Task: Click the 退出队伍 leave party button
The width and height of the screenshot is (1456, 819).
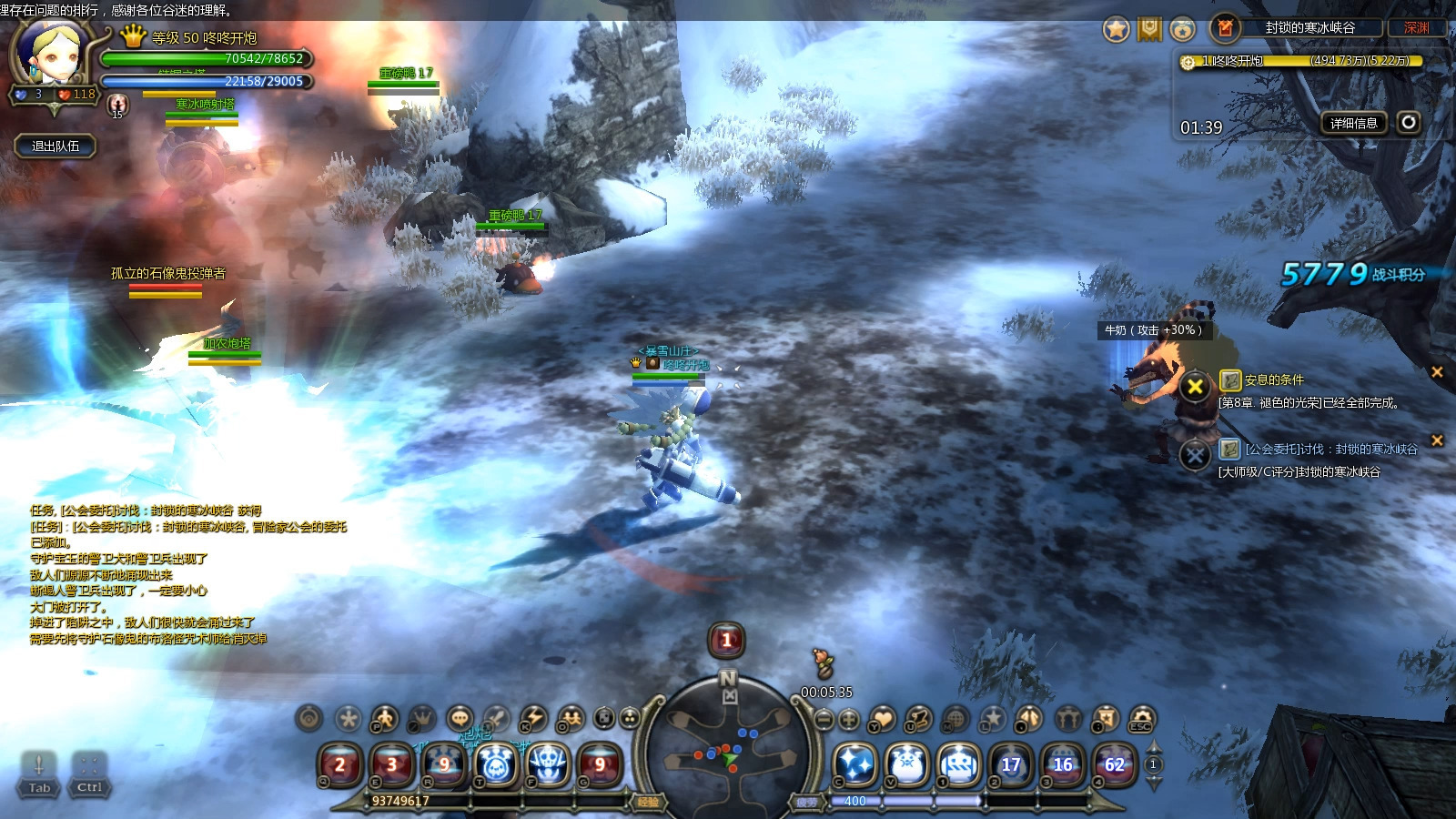Action: 56,146
